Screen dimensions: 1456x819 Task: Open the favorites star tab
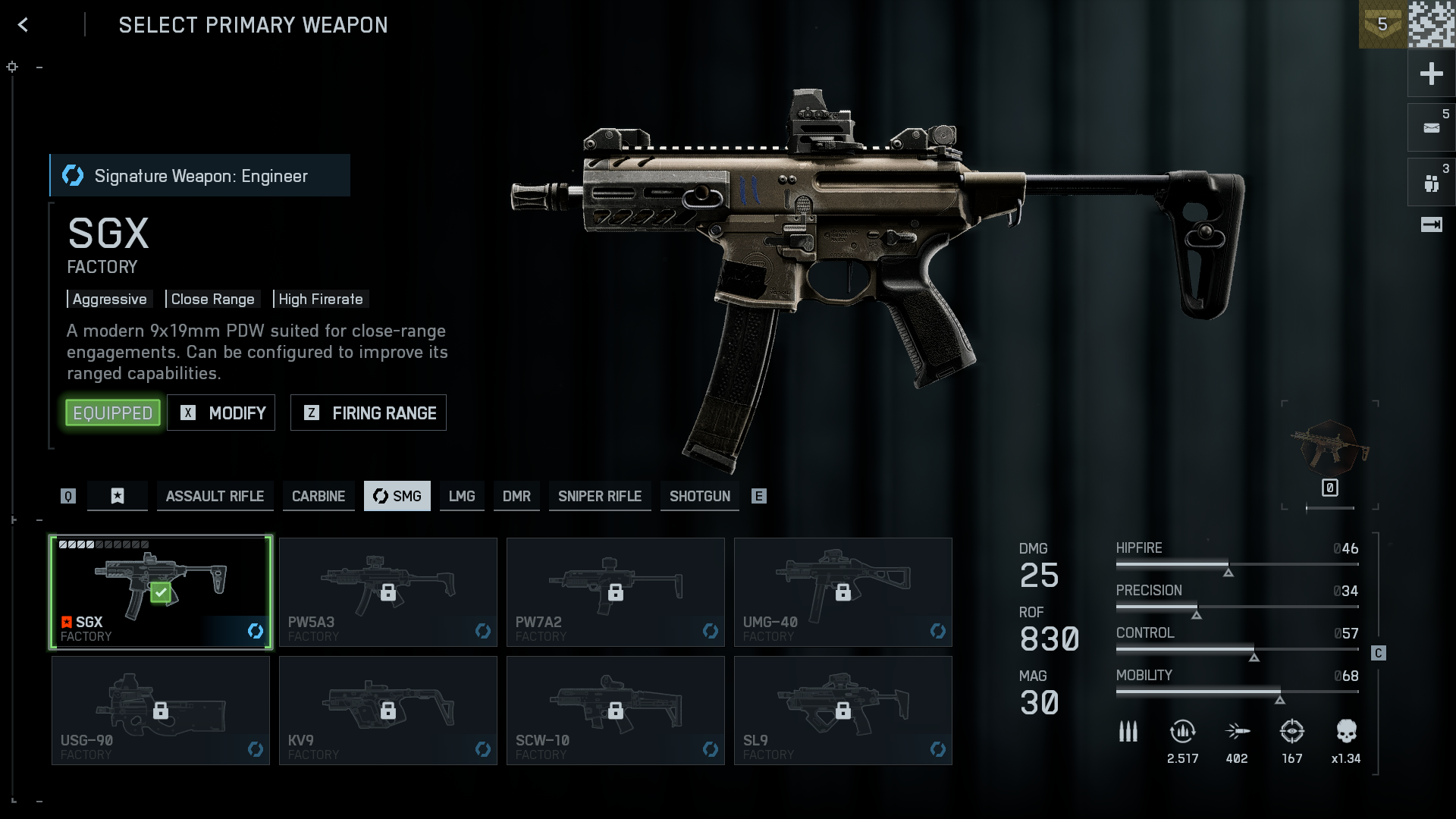tap(118, 496)
